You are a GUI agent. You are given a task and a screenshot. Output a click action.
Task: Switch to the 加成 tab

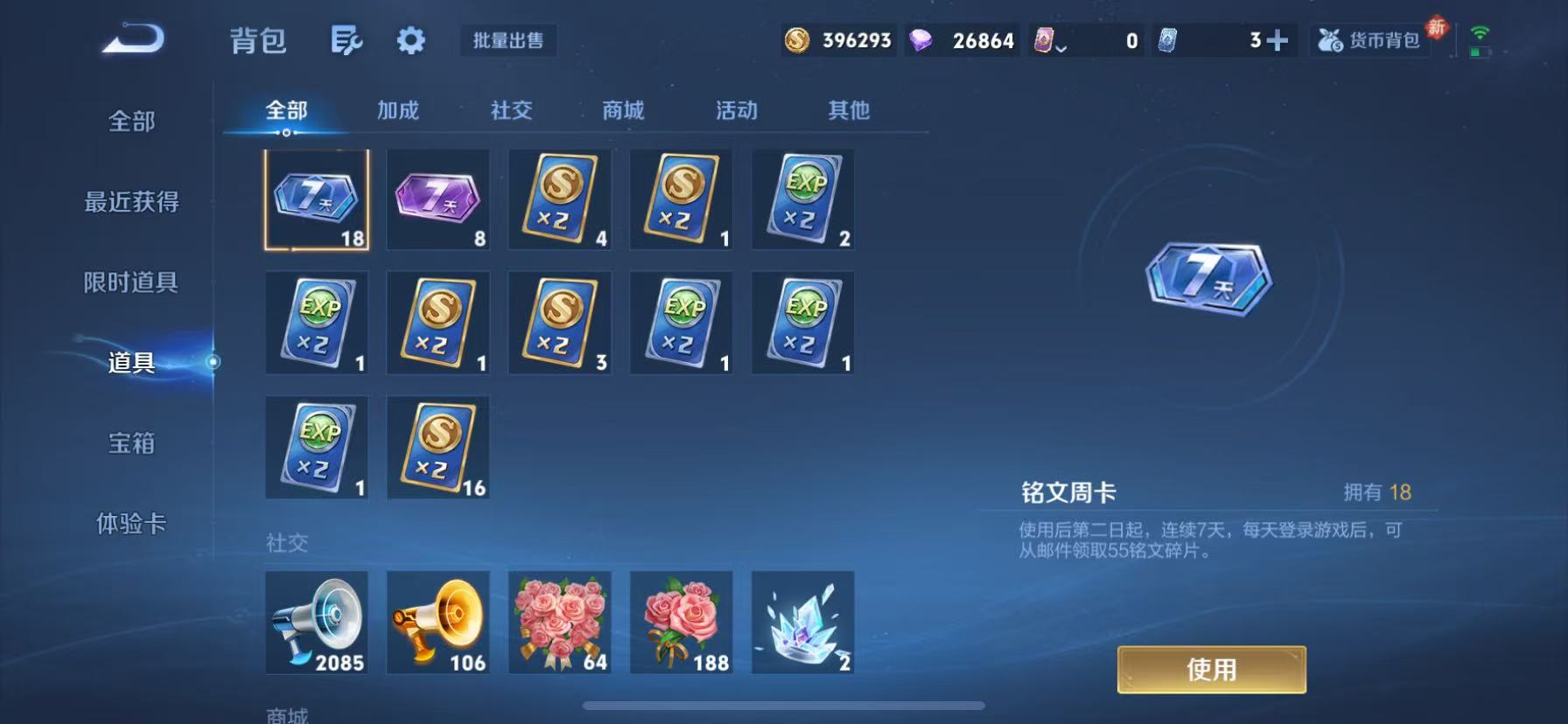[398, 110]
